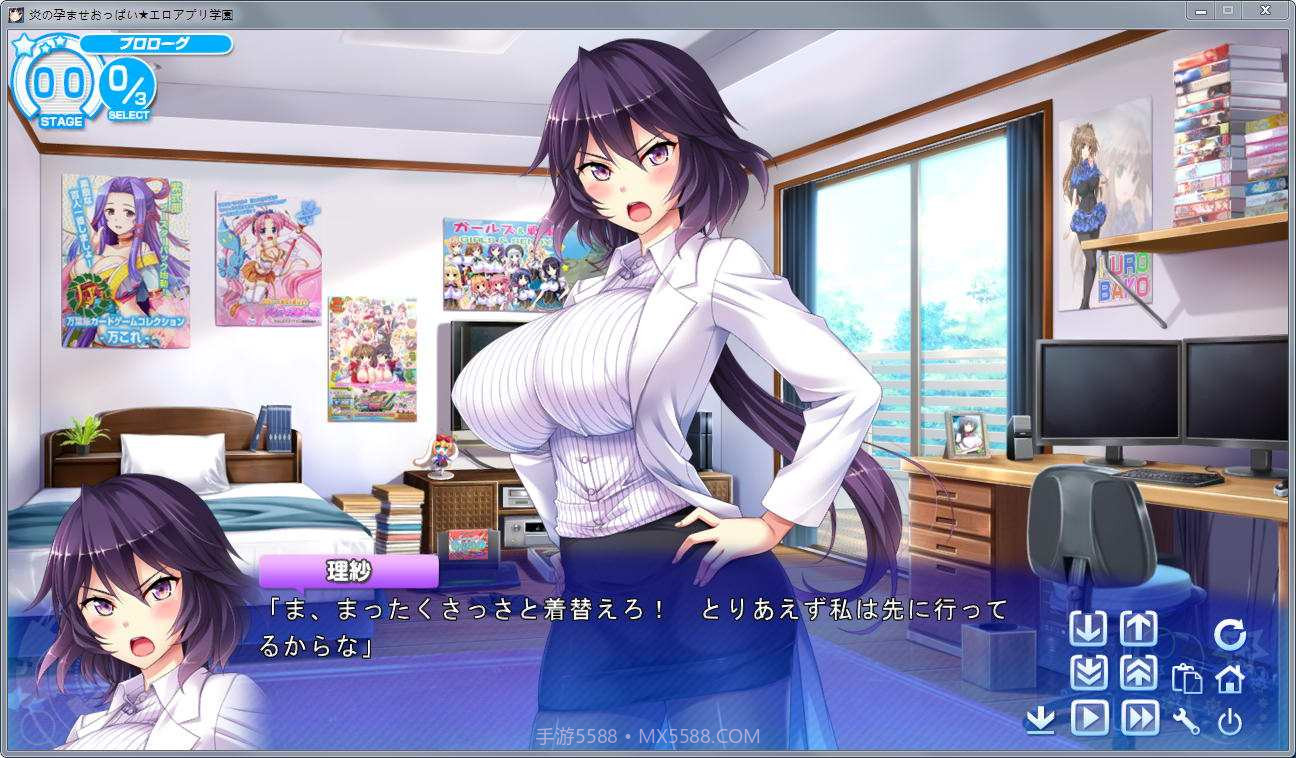Screen dimensions: 1296x758
Task: Open game settings with the wrench icon
Action: (1187, 721)
